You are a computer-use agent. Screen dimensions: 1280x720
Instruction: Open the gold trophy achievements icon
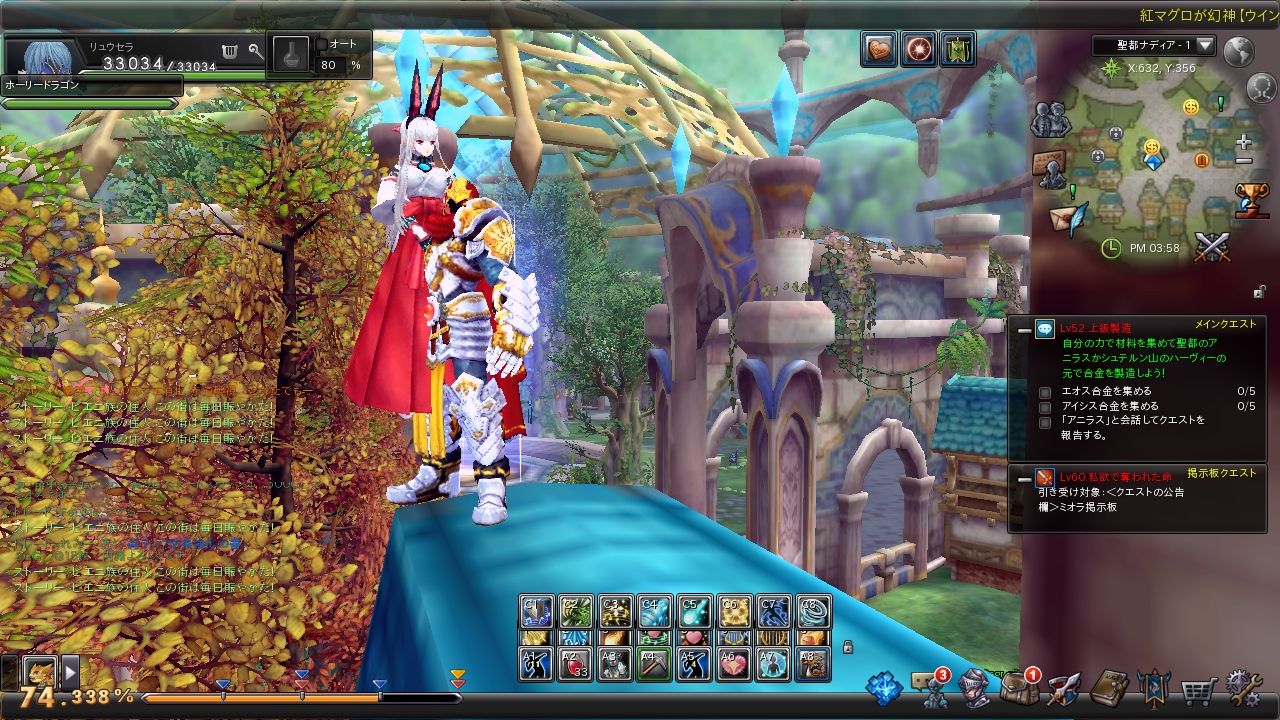[1252, 198]
